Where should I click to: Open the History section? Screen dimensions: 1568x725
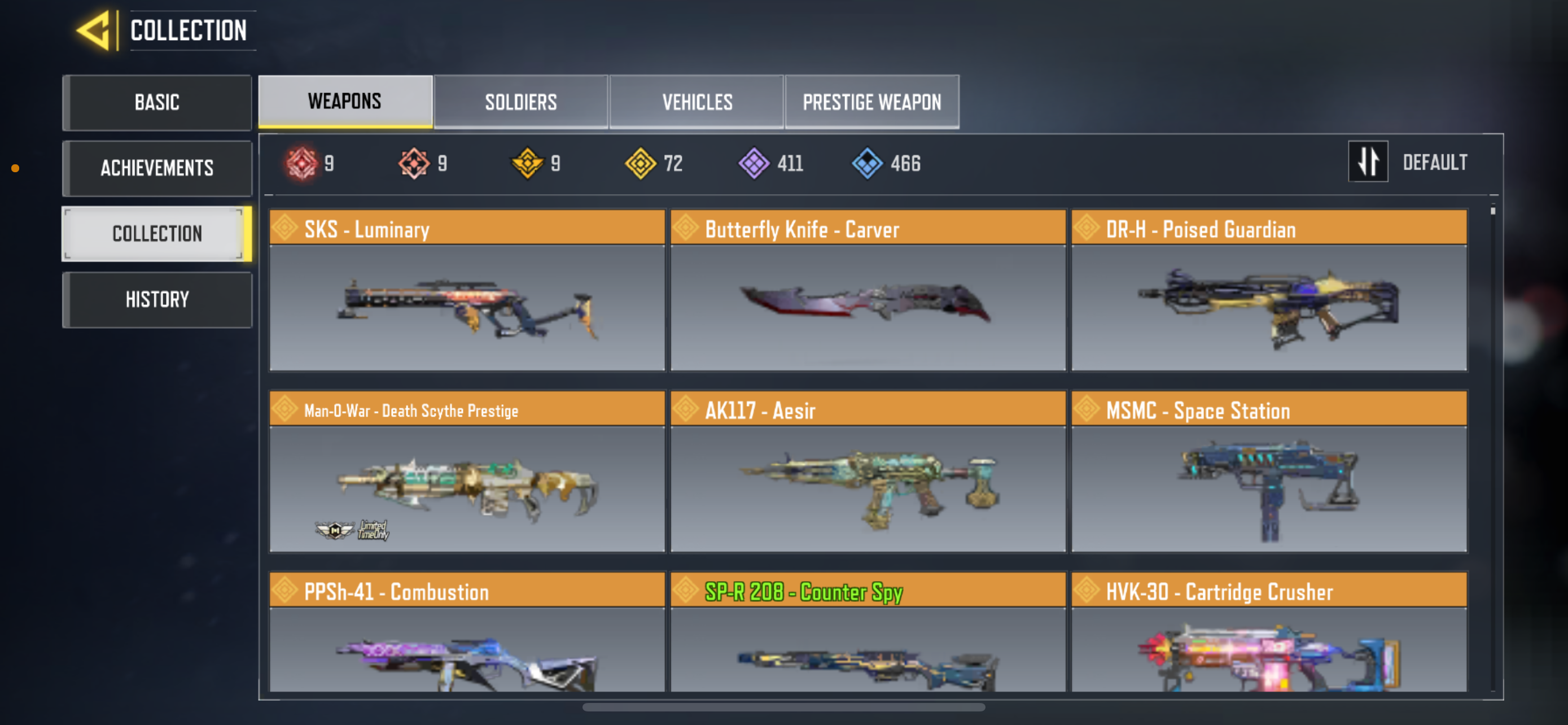pyautogui.click(x=156, y=299)
